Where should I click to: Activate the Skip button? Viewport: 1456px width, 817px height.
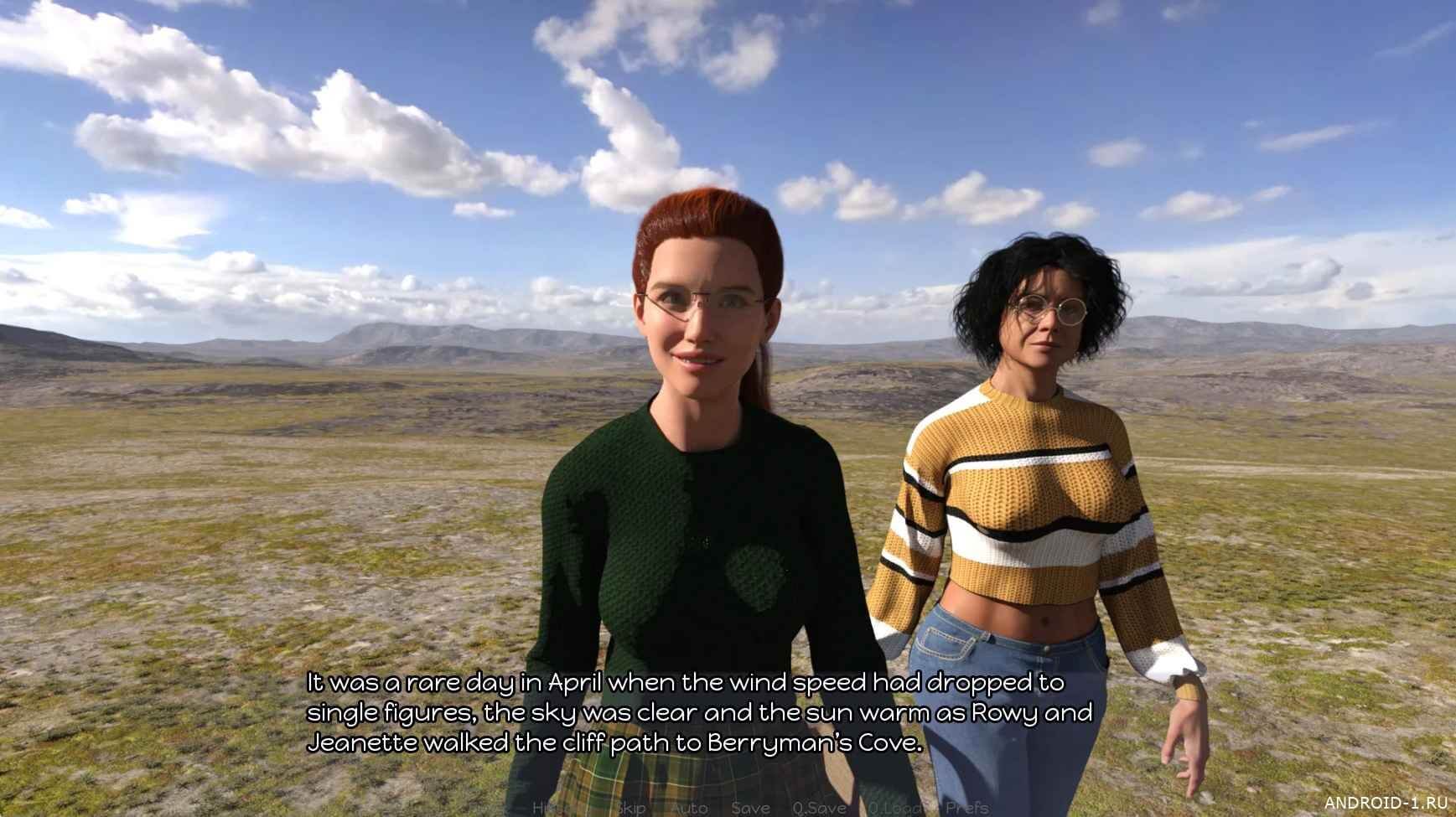[x=630, y=808]
